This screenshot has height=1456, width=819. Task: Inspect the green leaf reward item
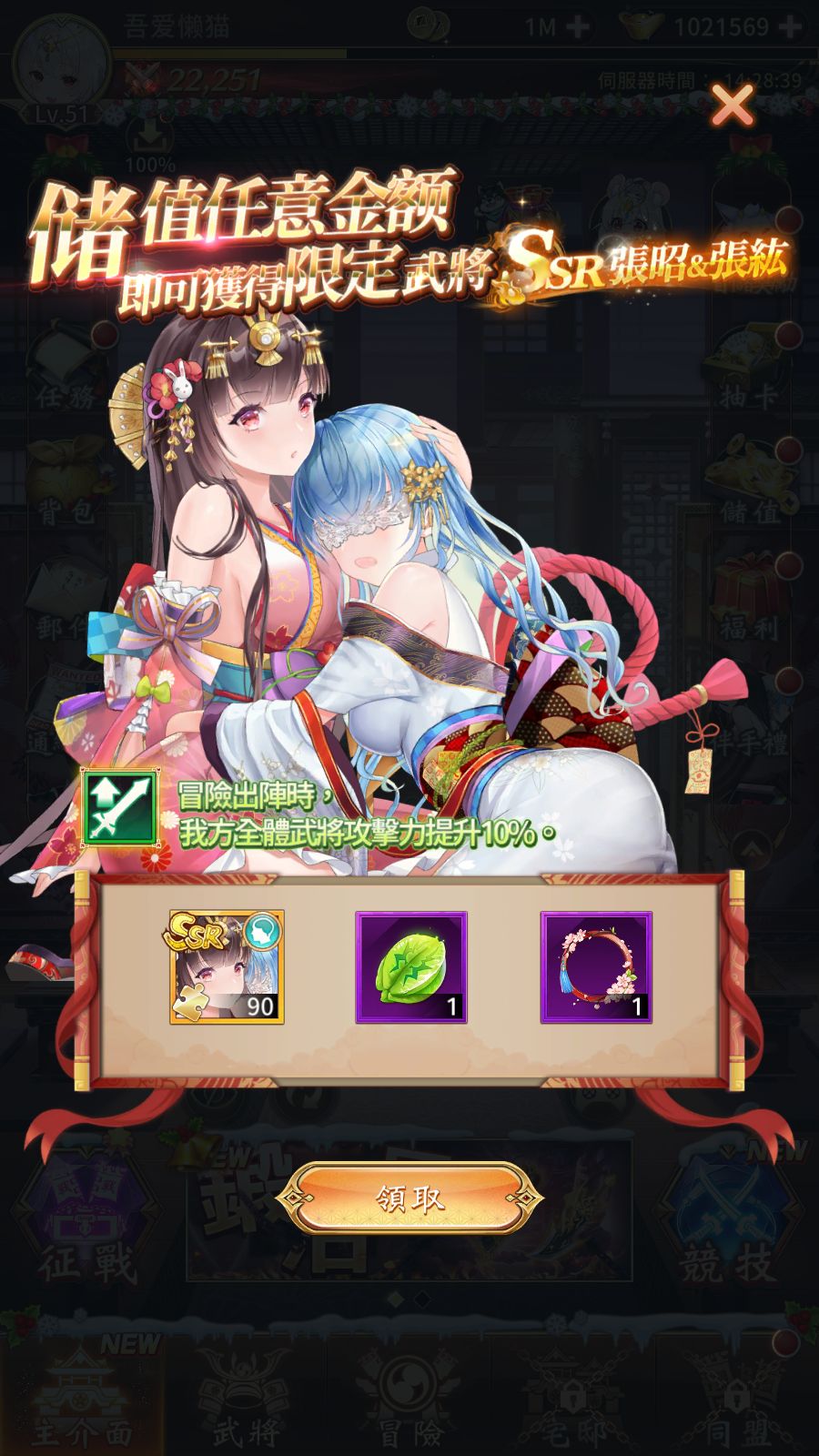(x=411, y=966)
